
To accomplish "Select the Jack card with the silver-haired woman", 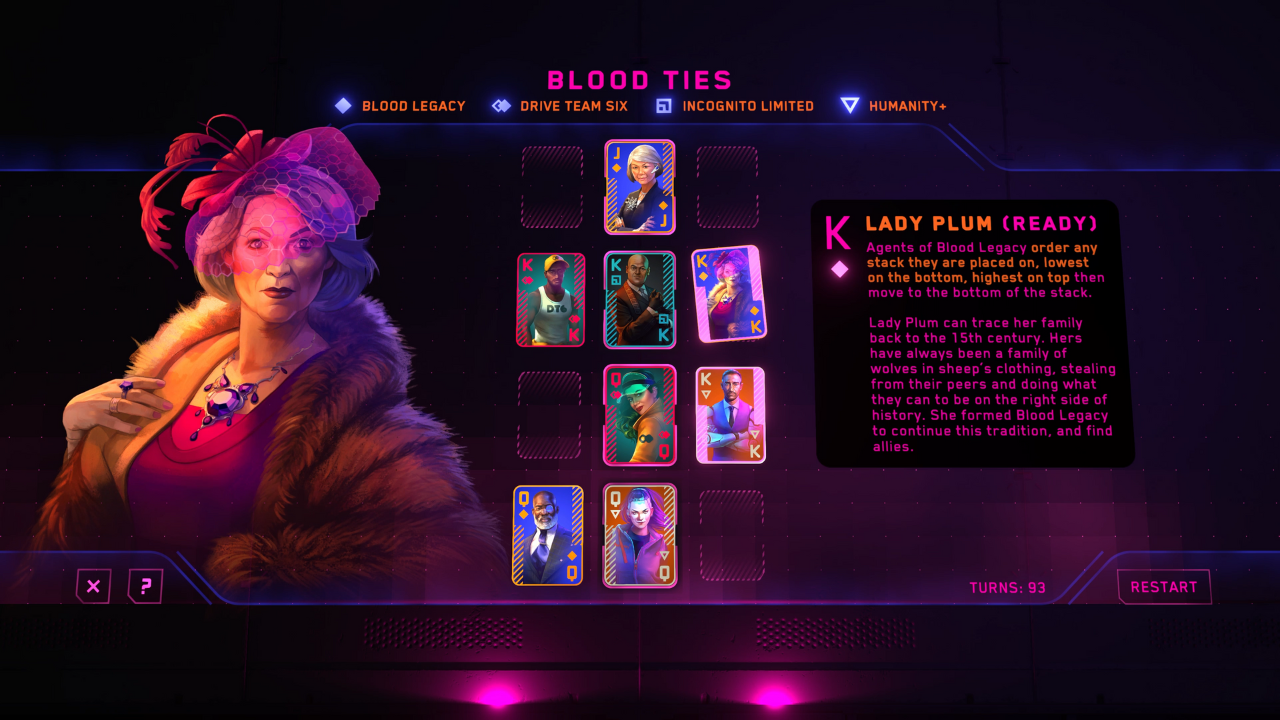I will 640,187.
